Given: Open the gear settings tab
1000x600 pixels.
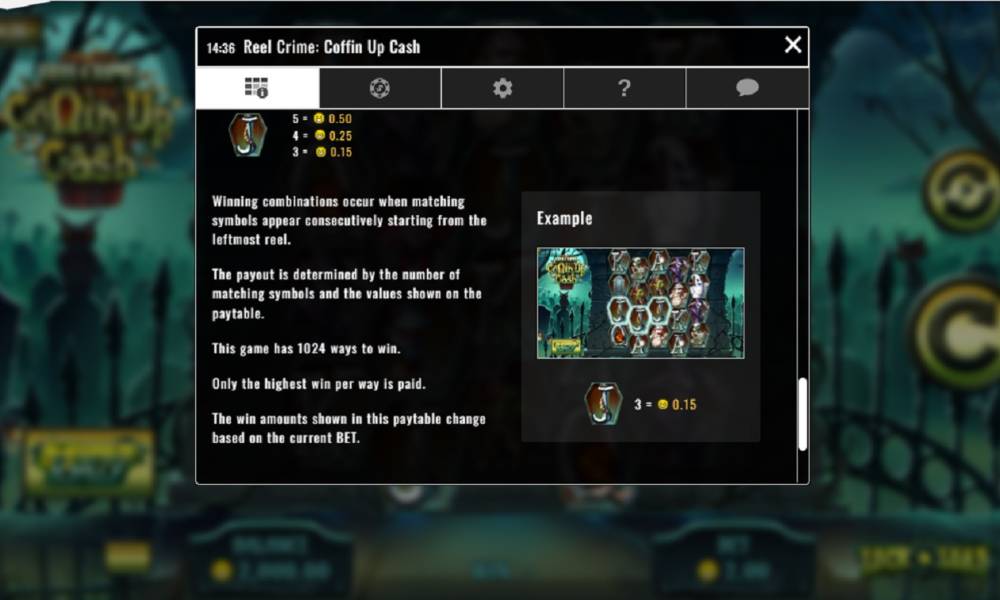Looking at the screenshot, I should click(502, 88).
